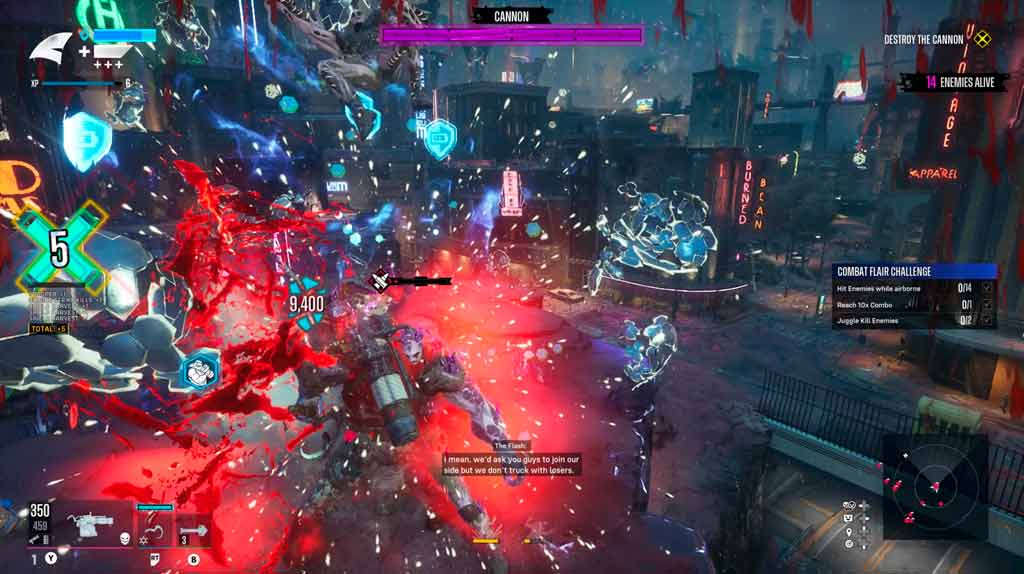Activate the hook traversal ability icon

point(152,527)
